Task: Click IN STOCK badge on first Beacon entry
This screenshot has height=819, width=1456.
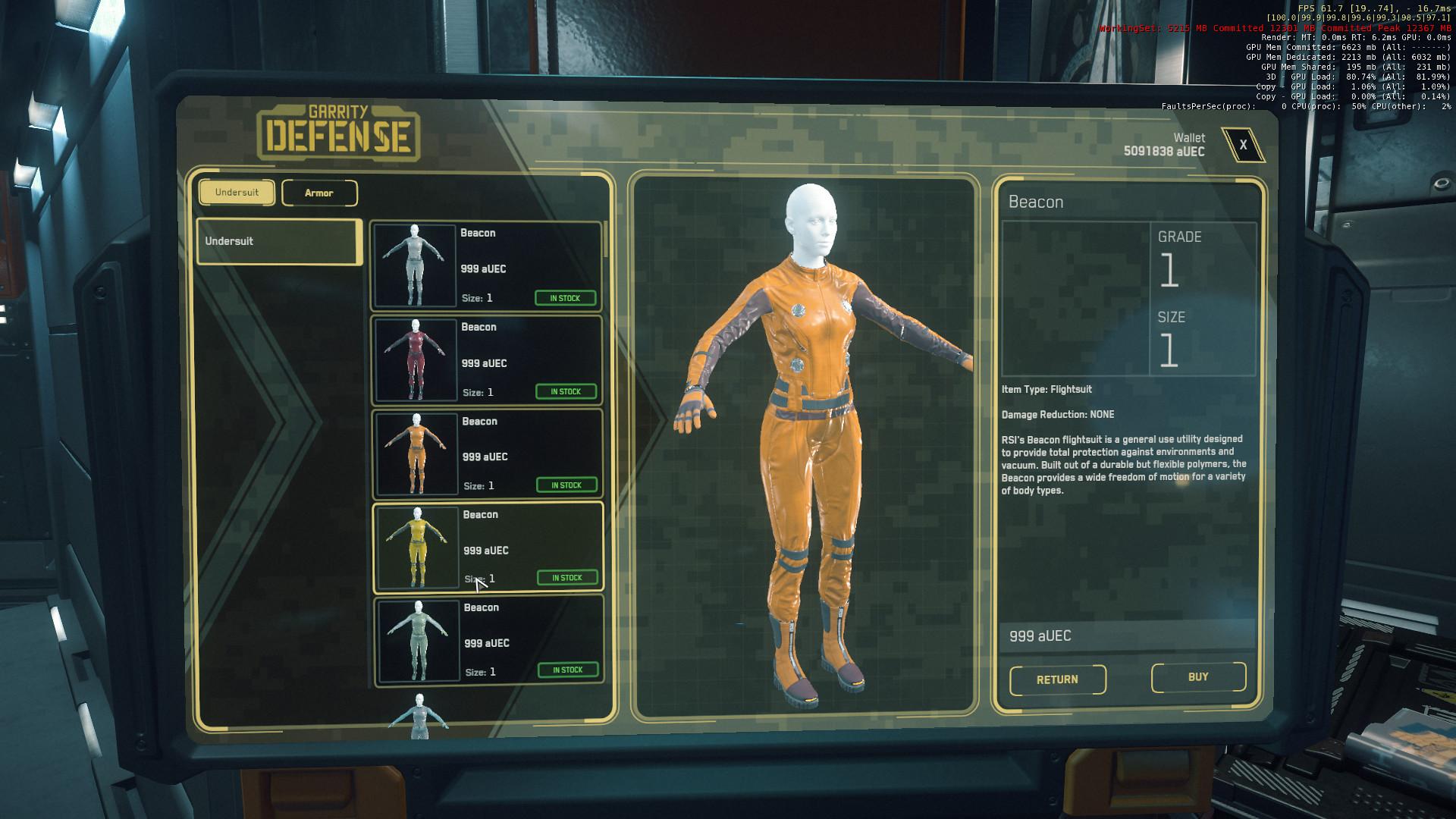Action: [566, 297]
